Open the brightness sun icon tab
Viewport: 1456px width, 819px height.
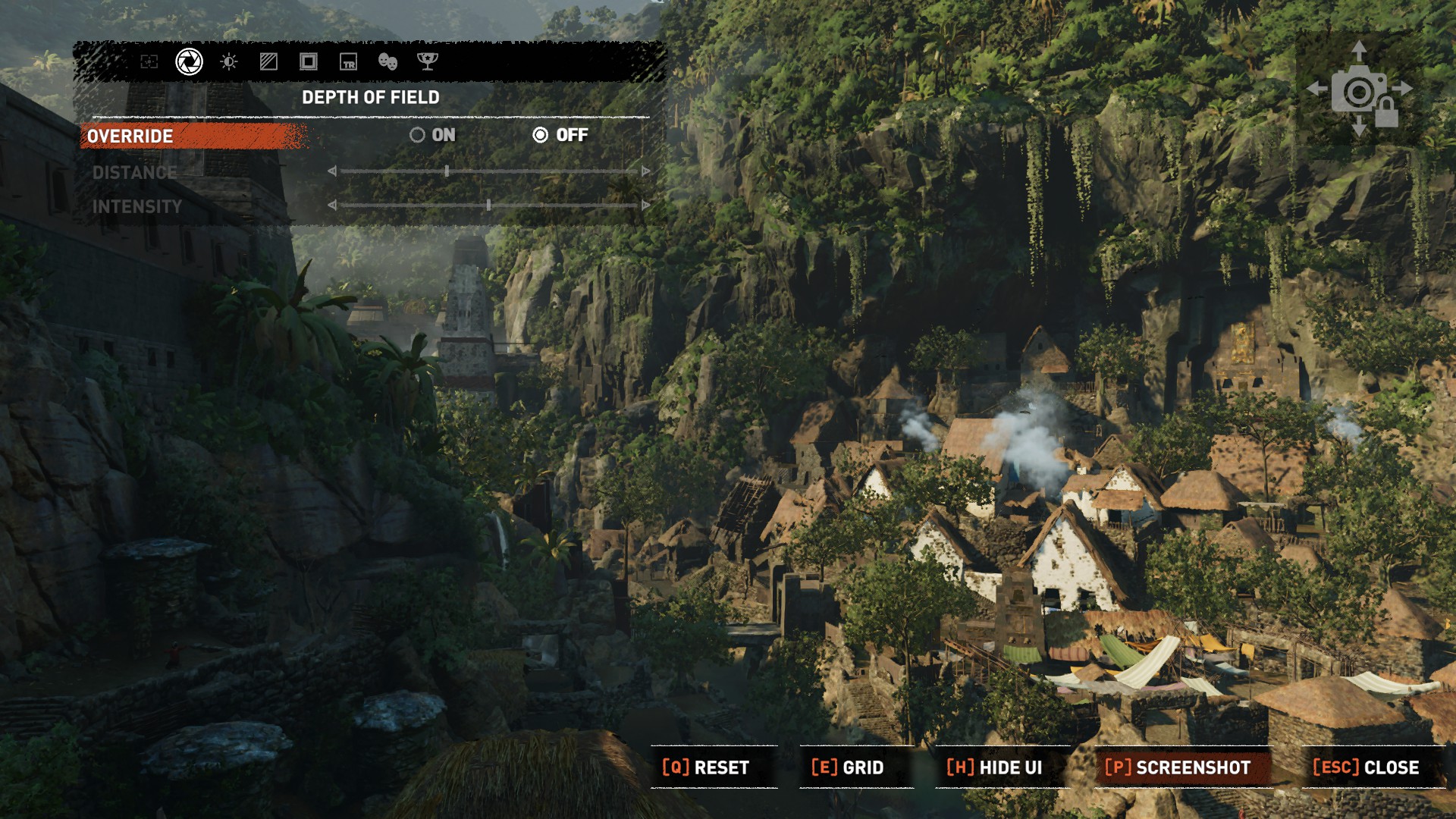point(228,61)
